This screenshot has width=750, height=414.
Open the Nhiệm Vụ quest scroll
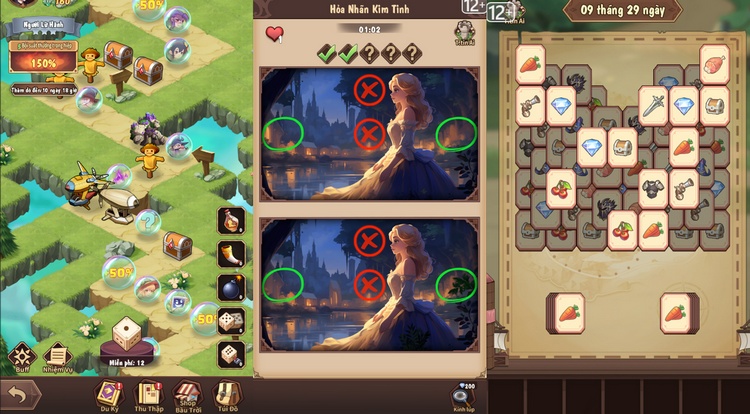coord(57,357)
